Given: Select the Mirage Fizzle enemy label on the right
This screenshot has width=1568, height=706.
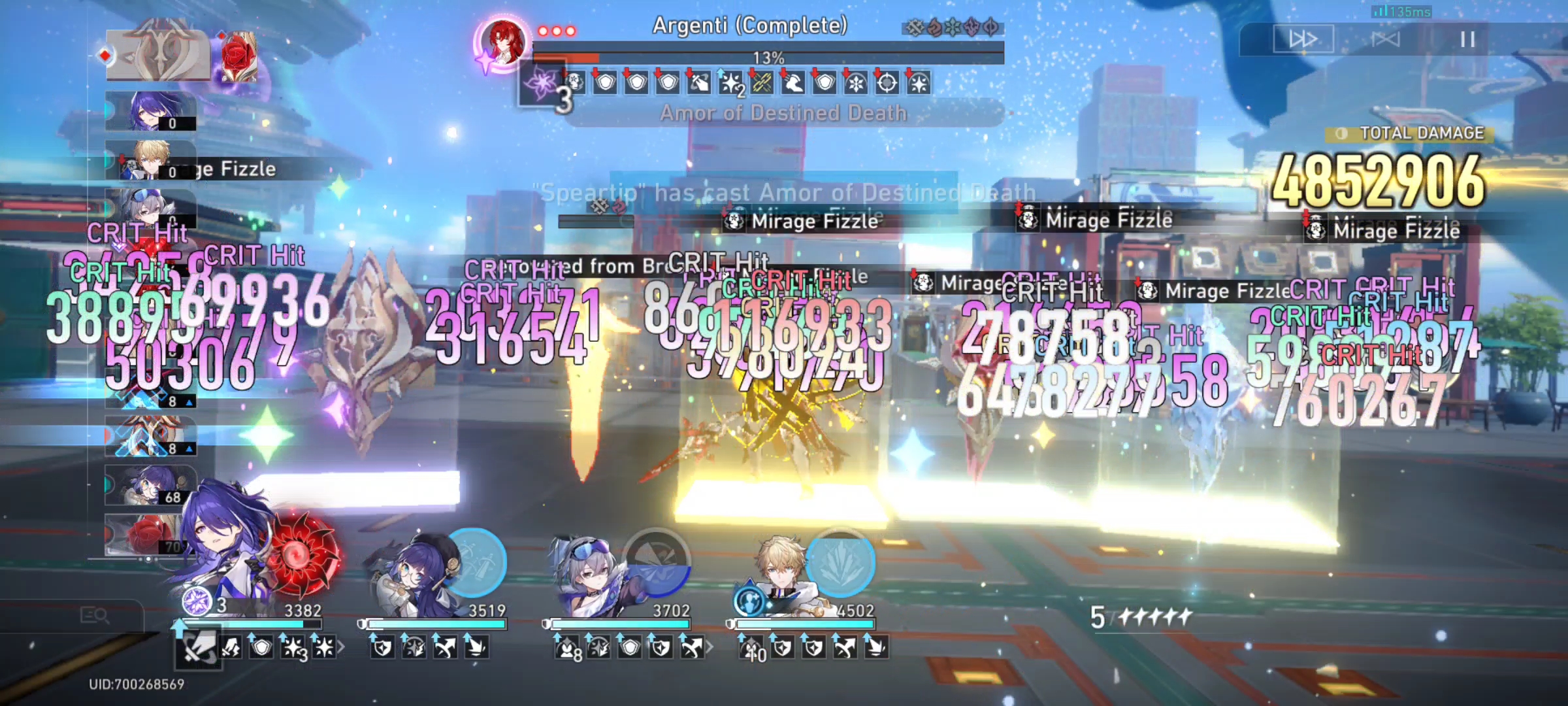Looking at the screenshot, I should tap(1382, 231).
